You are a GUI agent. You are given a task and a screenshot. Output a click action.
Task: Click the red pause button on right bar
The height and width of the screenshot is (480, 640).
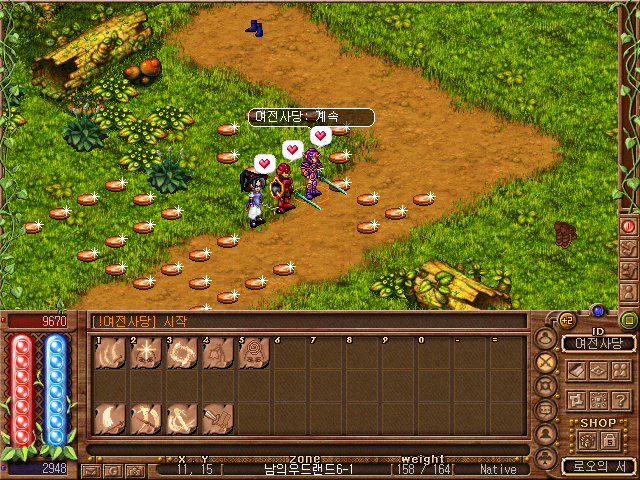pos(629,227)
